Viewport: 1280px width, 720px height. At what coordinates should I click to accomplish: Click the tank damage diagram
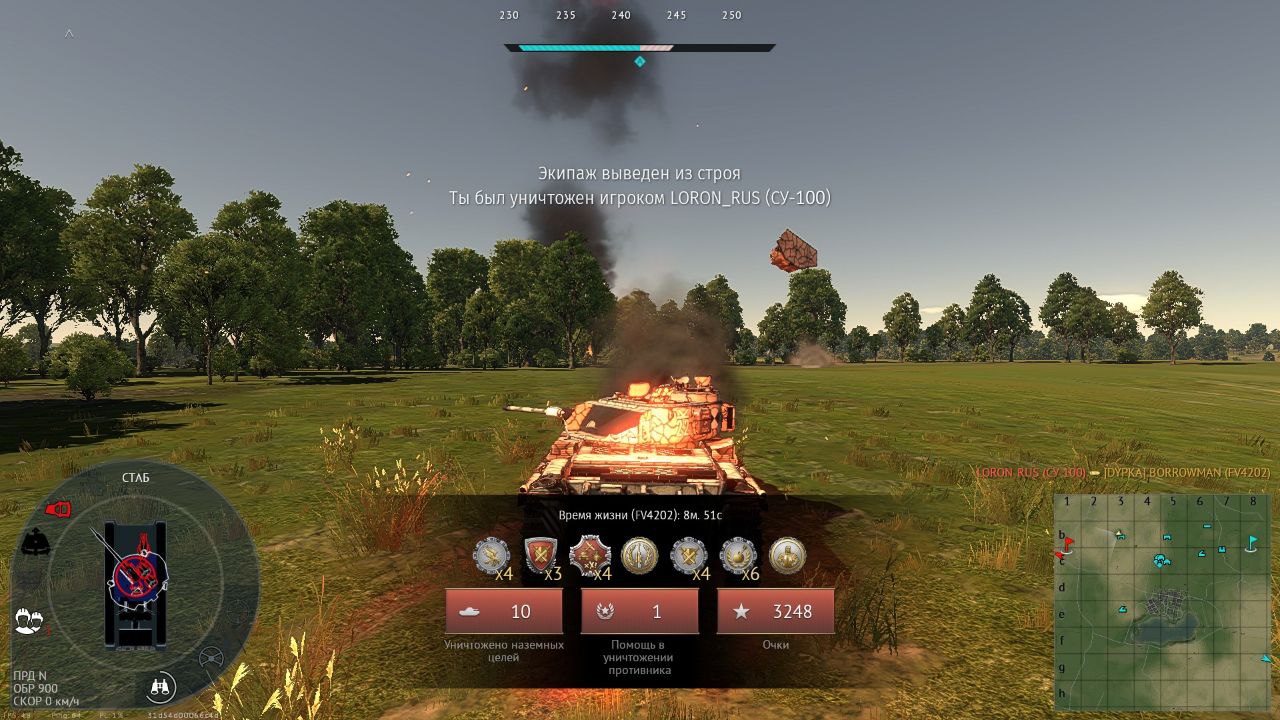coord(135,585)
